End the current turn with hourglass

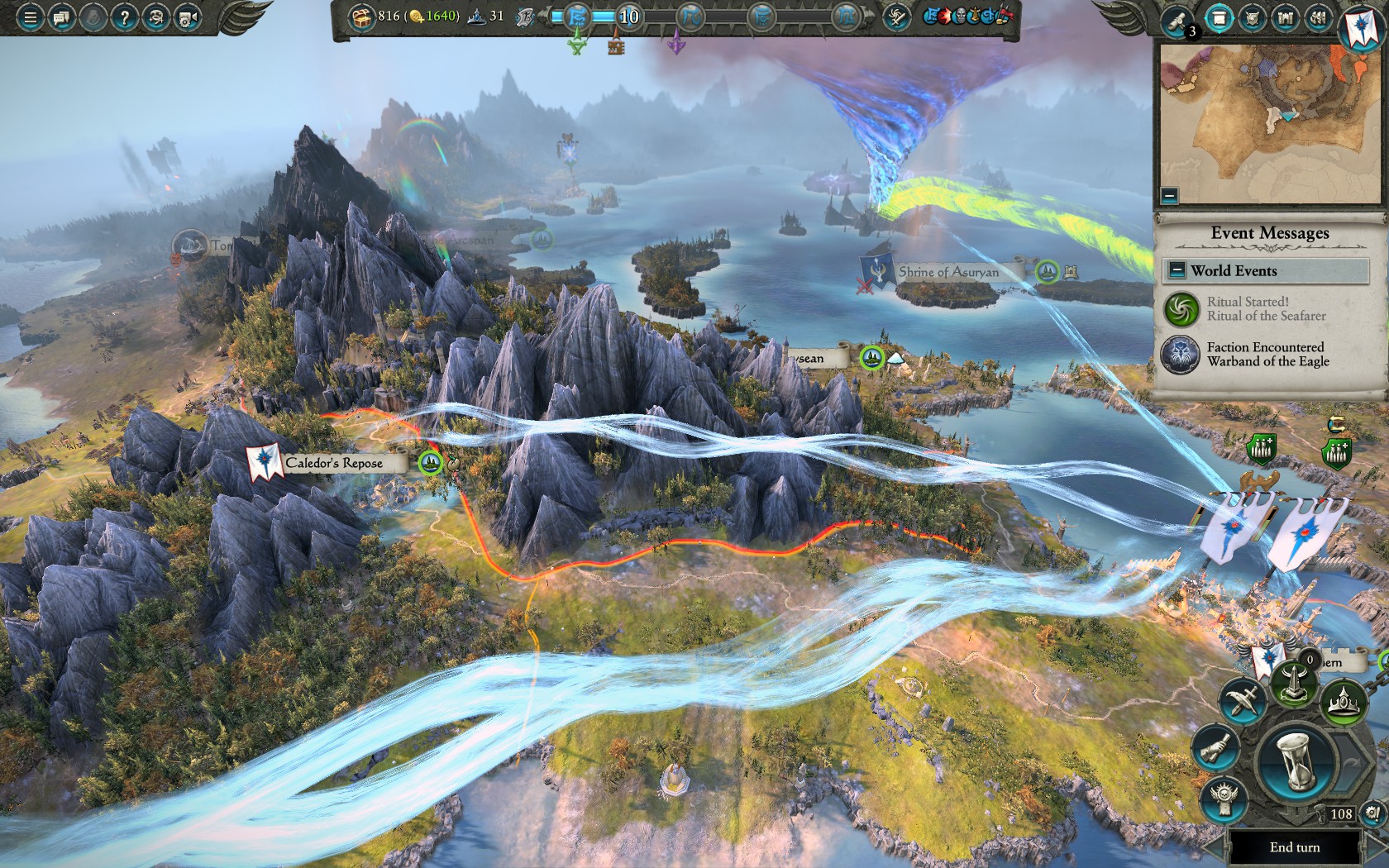click(x=1295, y=761)
